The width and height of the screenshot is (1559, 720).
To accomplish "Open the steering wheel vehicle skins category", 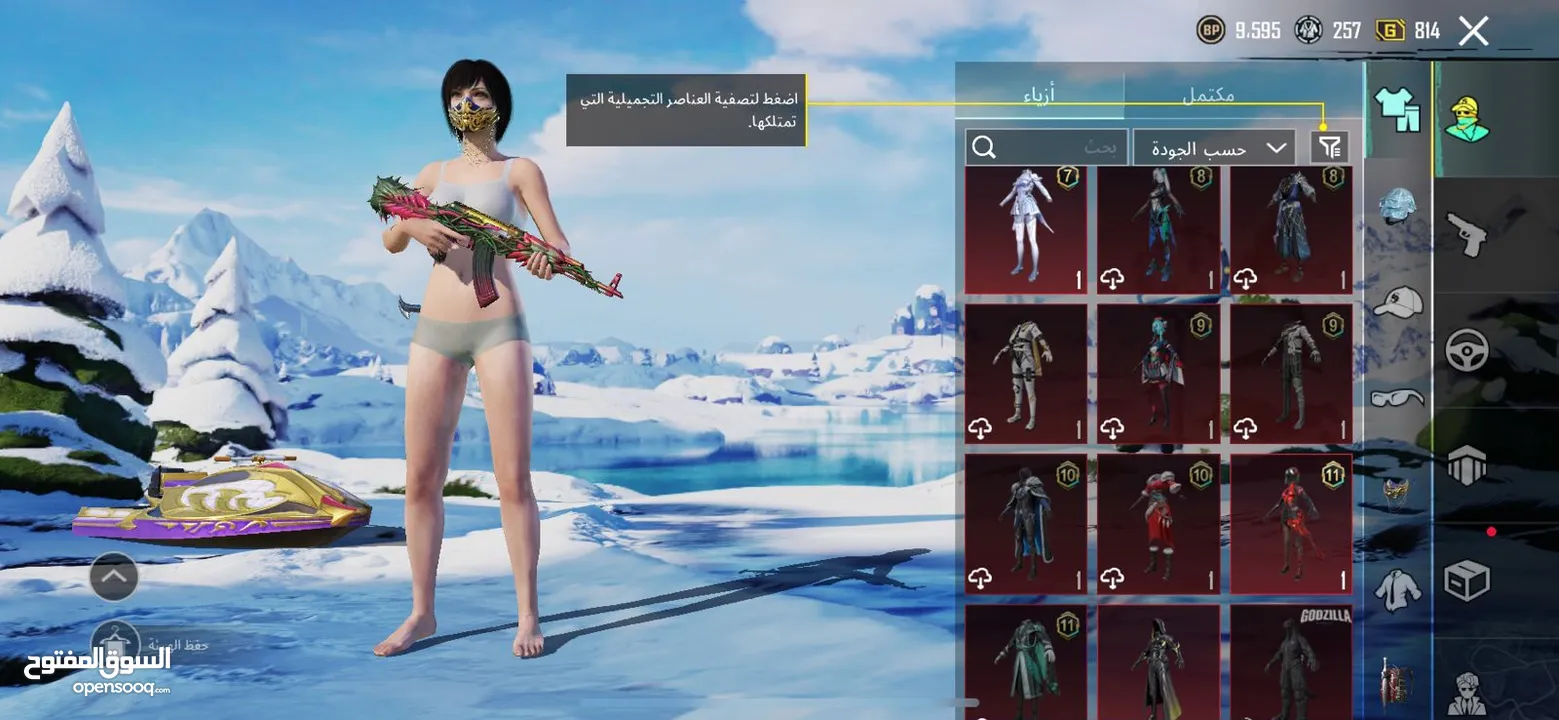I will coord(1468,352).
